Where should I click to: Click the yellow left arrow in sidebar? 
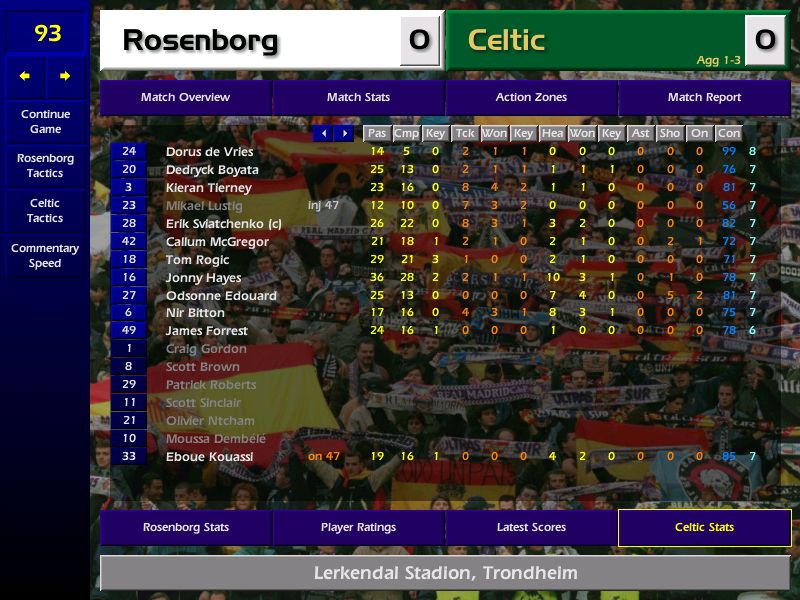(x=25, y=76)
